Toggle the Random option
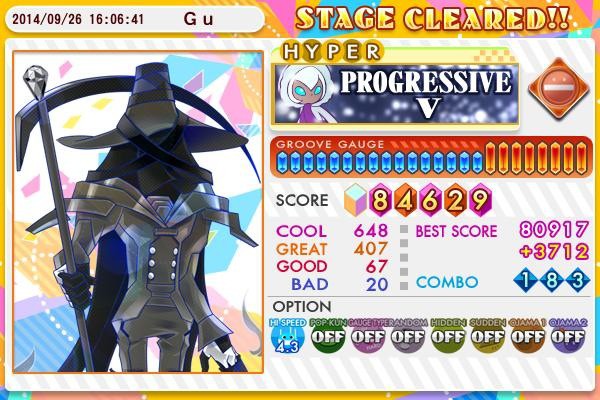The width and height of the screenshot is (600, 400). tap(408, 338)
